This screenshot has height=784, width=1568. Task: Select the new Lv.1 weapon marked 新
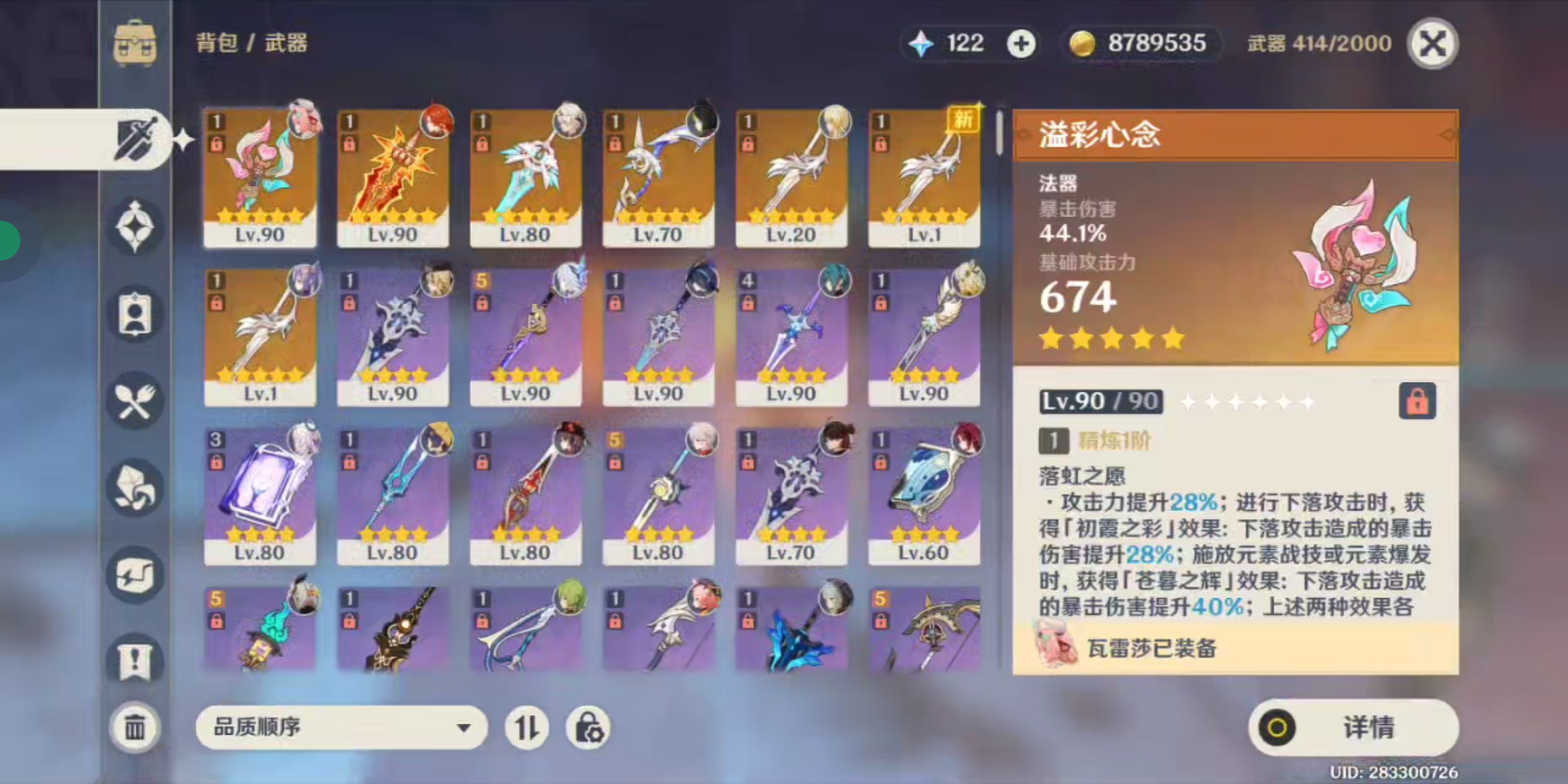coord(924,179)
